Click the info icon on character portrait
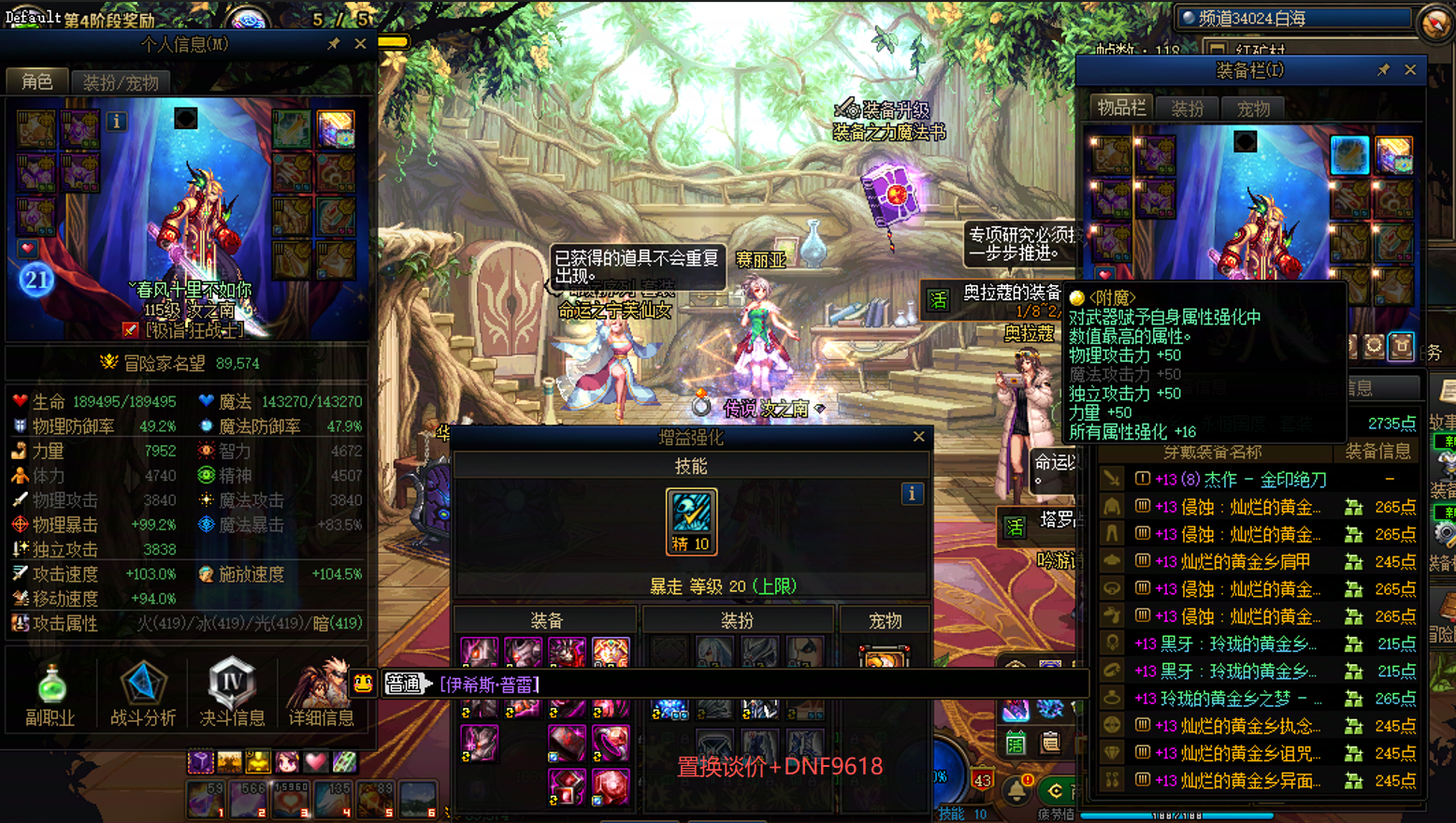This screenshot has height=823, width=1456. click(x=116, y=121)
